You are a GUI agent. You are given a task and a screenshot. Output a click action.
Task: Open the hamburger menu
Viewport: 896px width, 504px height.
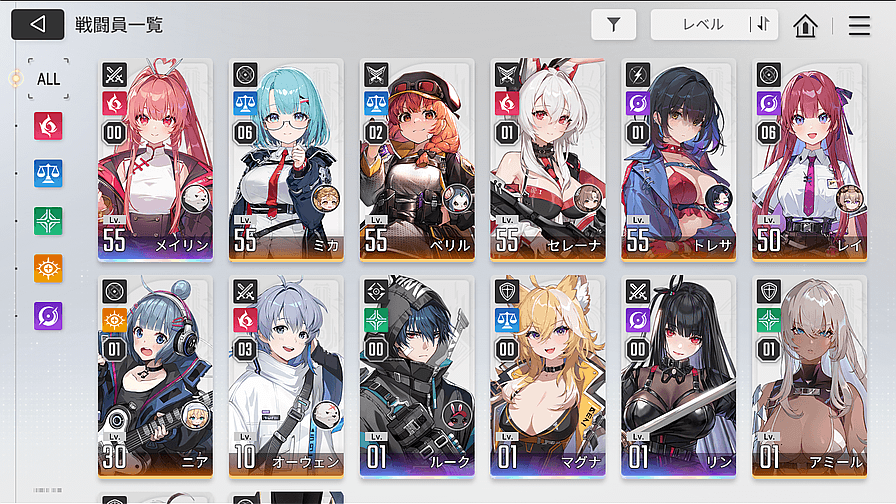pyautogui.click(x=859, y=26)
